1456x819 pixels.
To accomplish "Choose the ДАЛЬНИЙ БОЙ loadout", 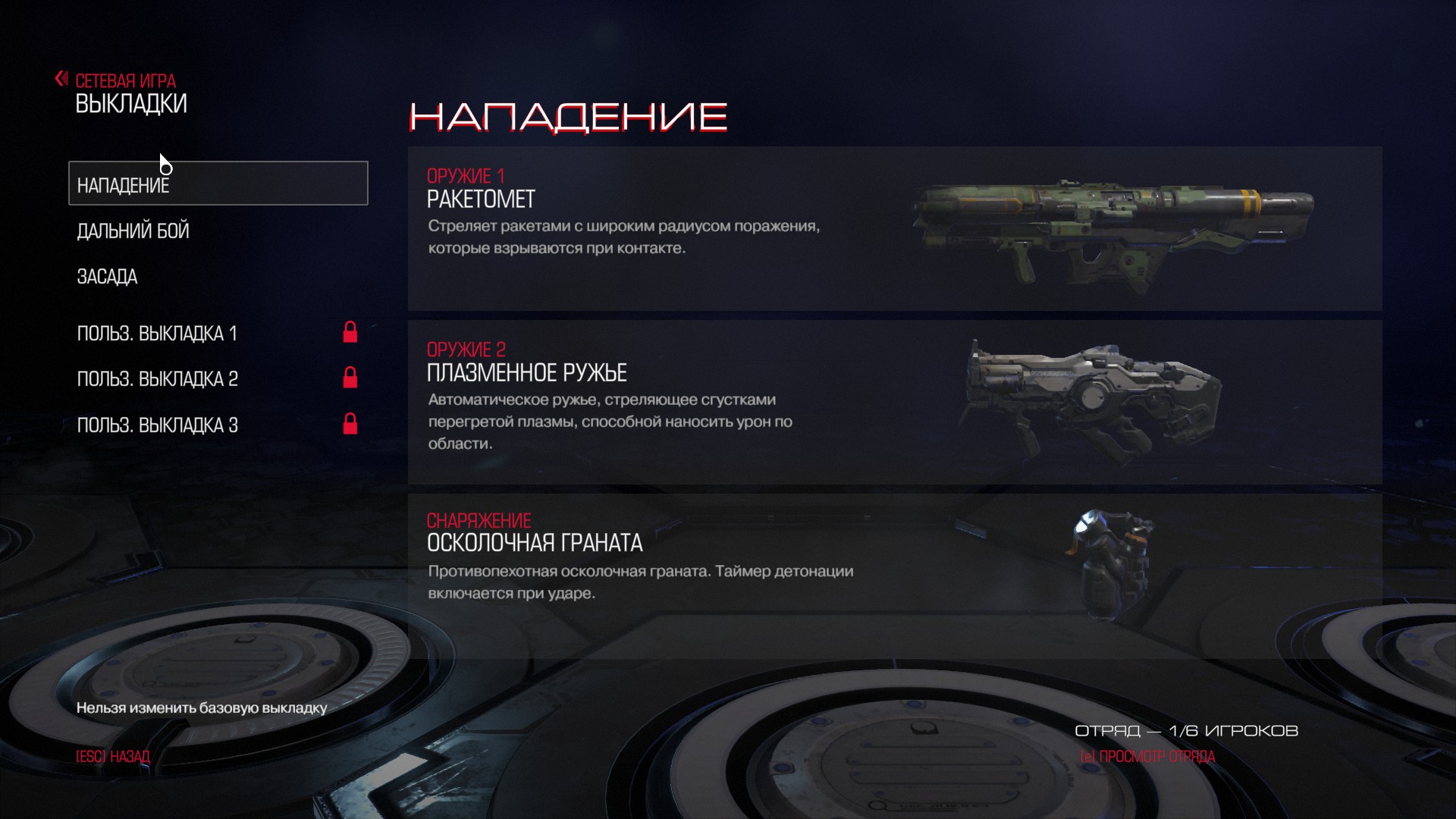I will click(133, 231).
